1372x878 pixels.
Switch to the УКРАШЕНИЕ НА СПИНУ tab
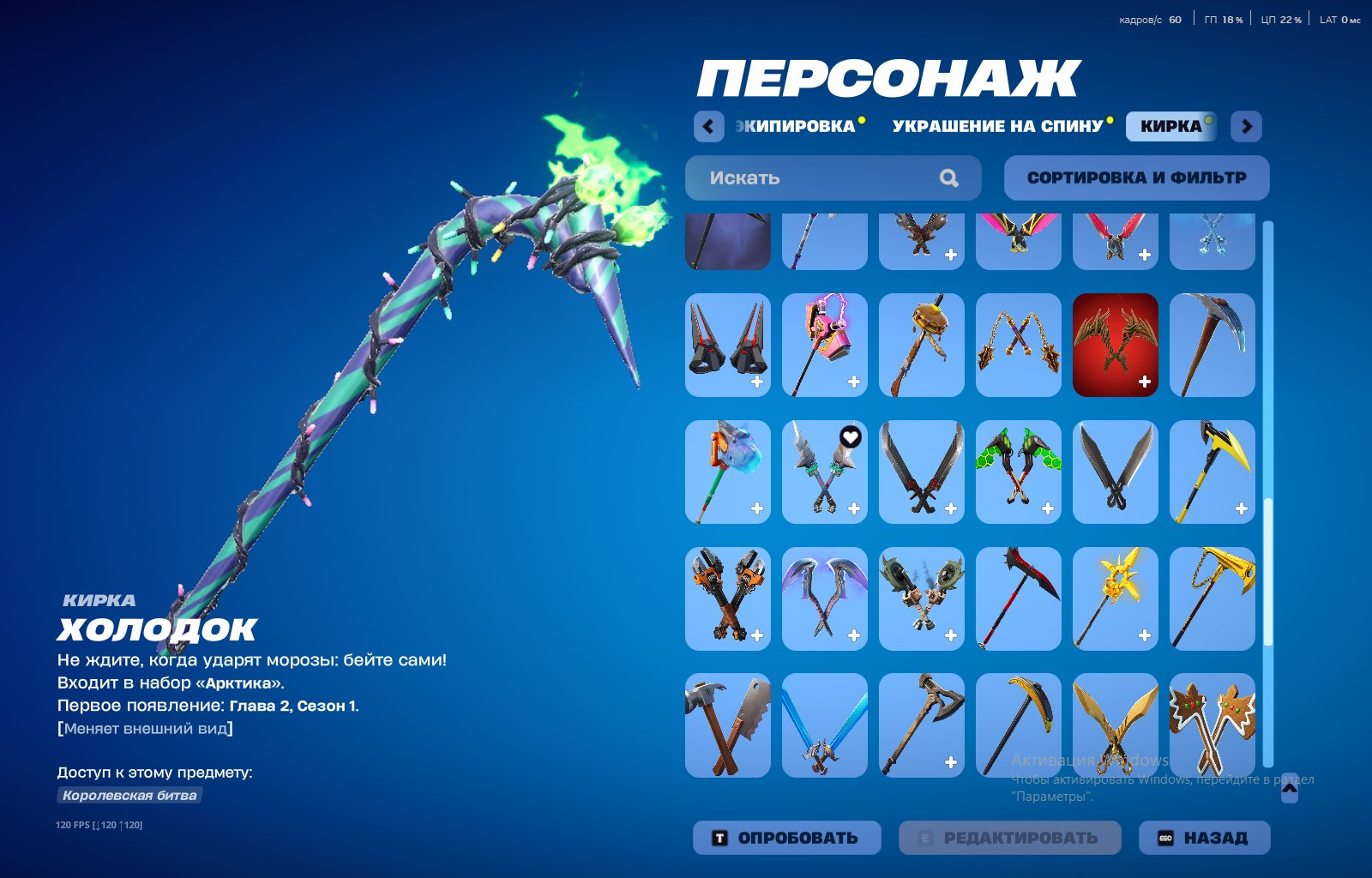(997, 126)
